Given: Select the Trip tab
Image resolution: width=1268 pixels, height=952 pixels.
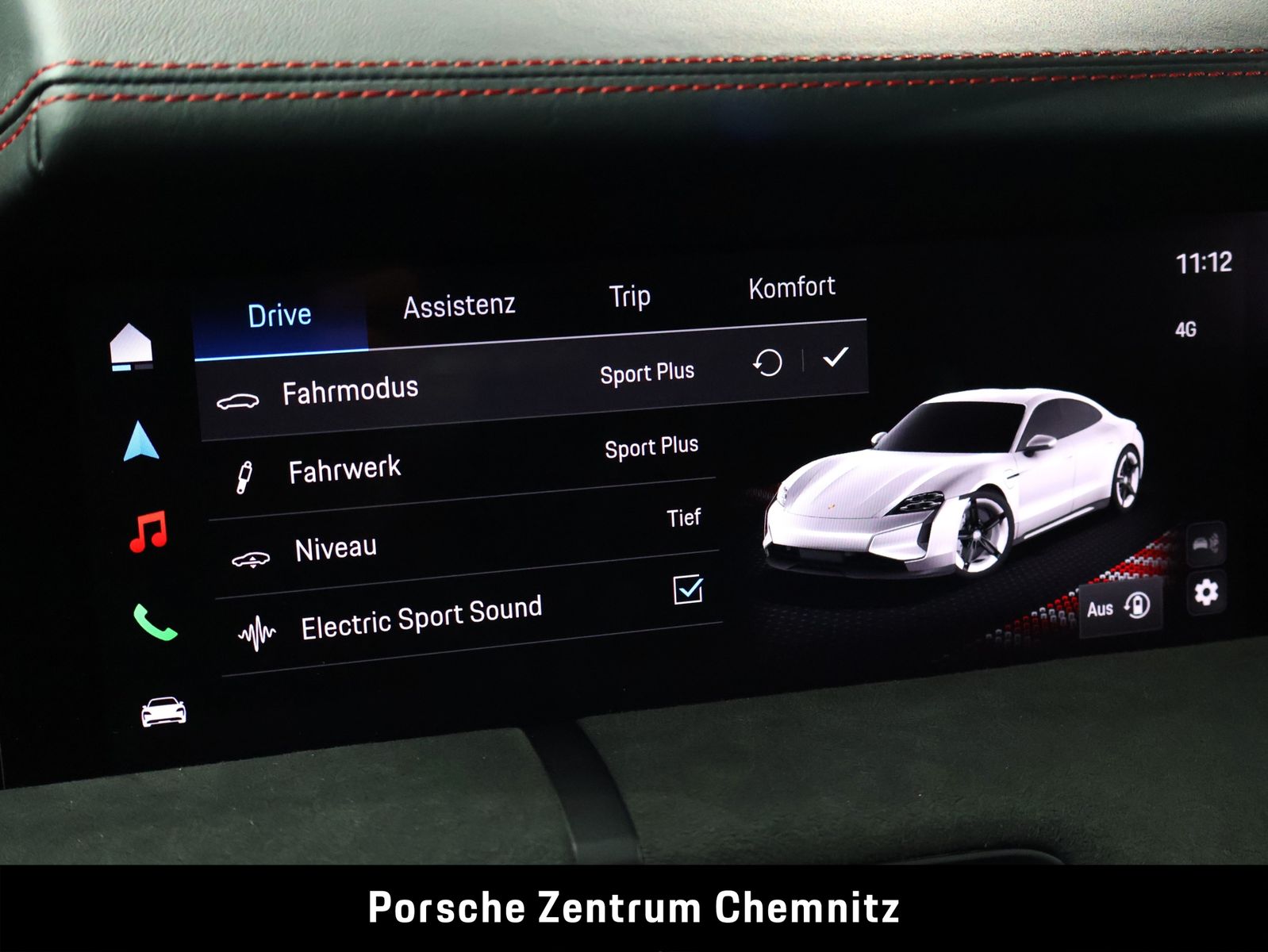Looking at the screenshot, I should point(629,297).
